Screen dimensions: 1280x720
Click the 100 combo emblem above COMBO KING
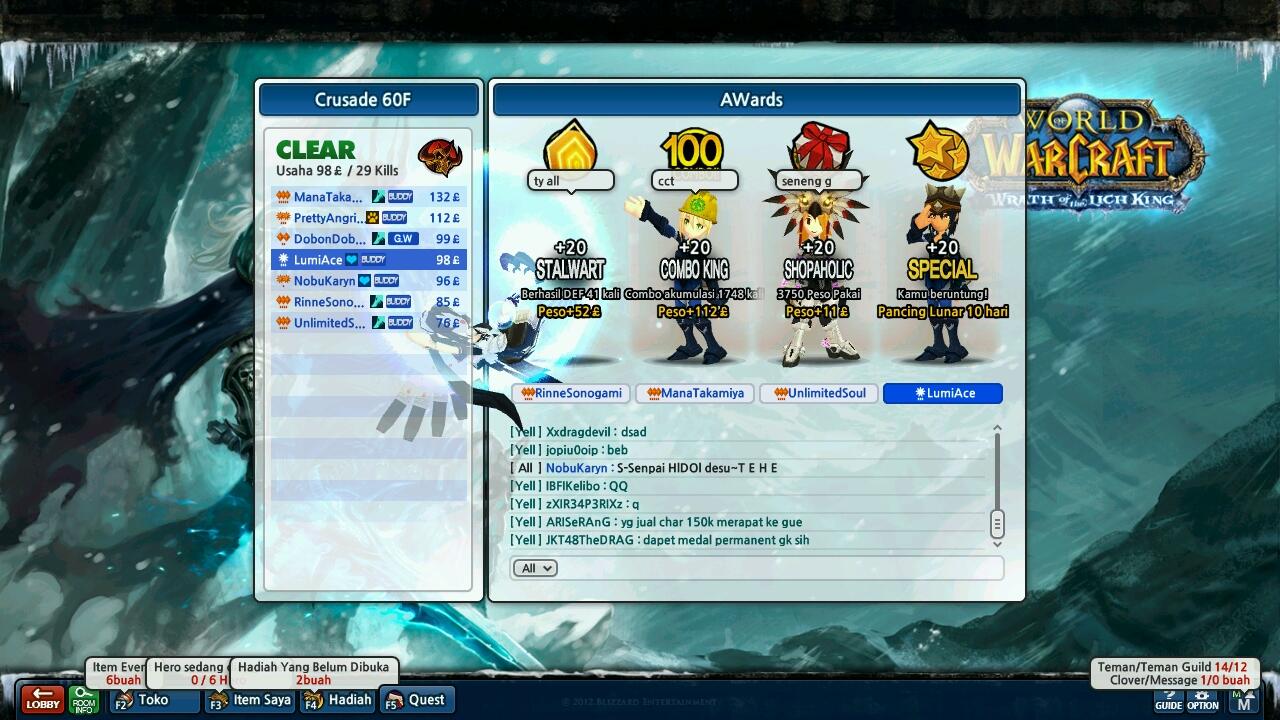[x=693, y=148]
